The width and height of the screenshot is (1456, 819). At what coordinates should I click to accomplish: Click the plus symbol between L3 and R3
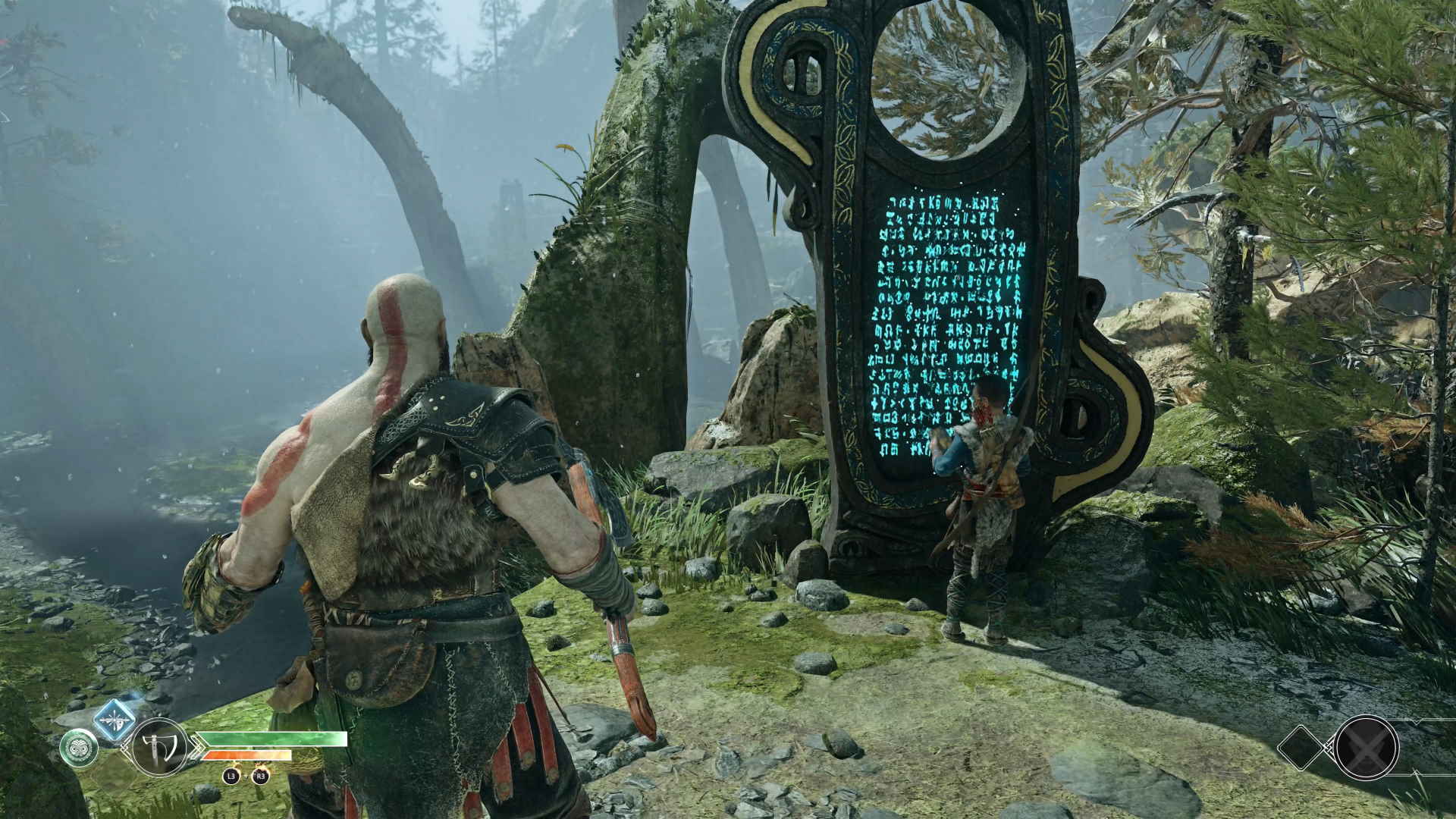tap(246, 776)
